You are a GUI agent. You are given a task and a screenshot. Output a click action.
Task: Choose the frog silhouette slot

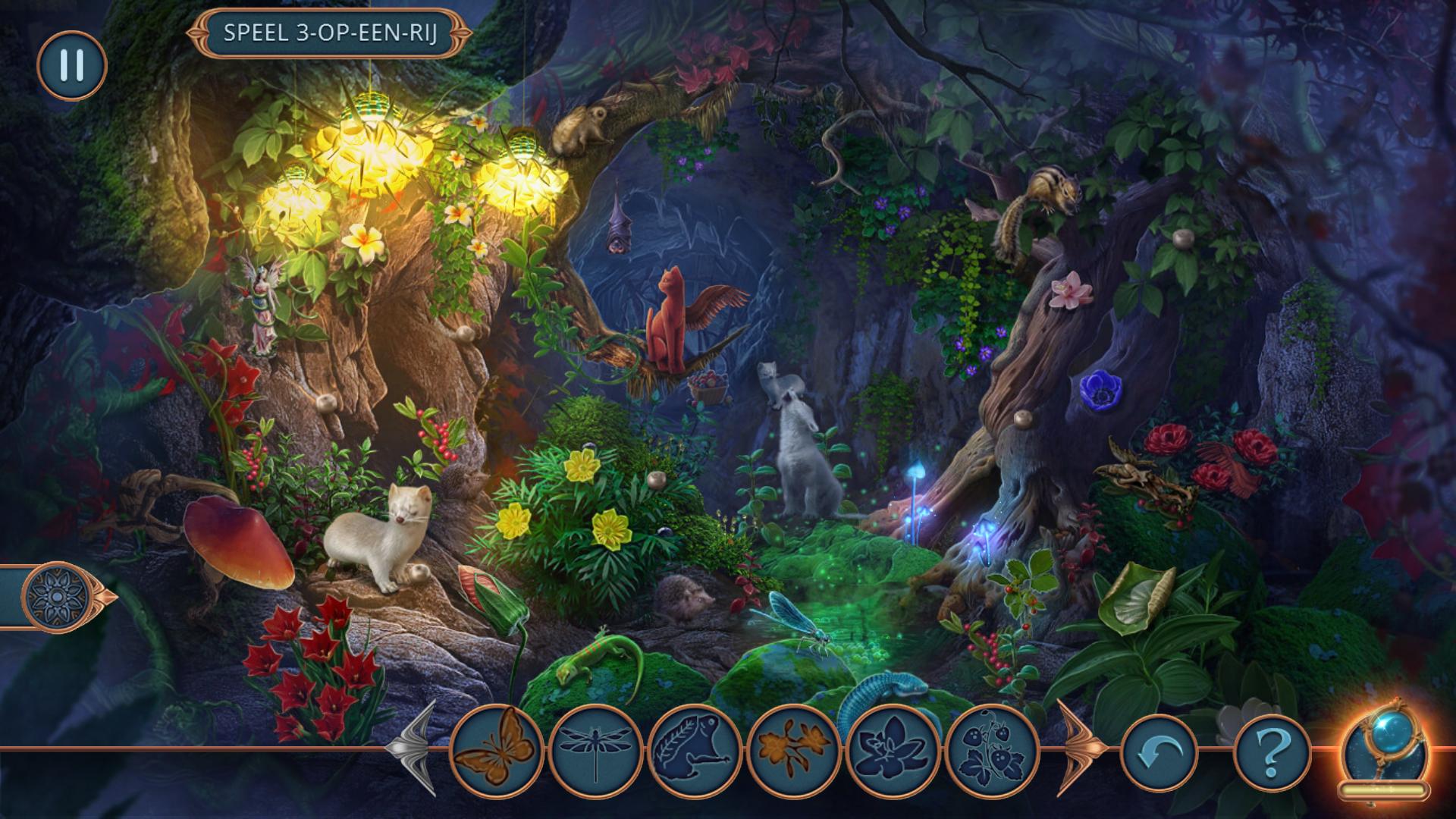694,750
